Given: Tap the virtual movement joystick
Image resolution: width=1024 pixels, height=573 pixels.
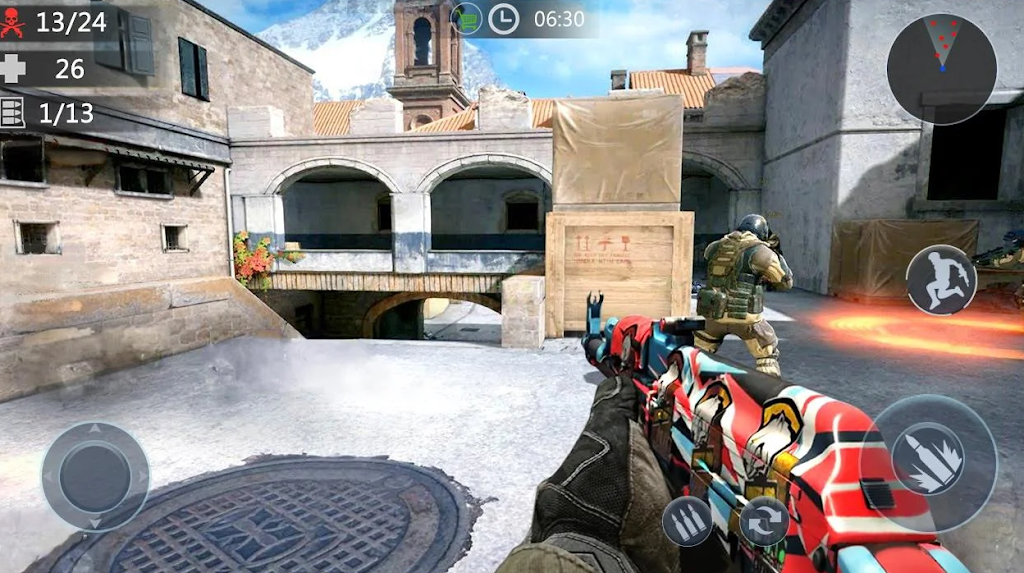Looking at the screenshot, I should [95, 476].
